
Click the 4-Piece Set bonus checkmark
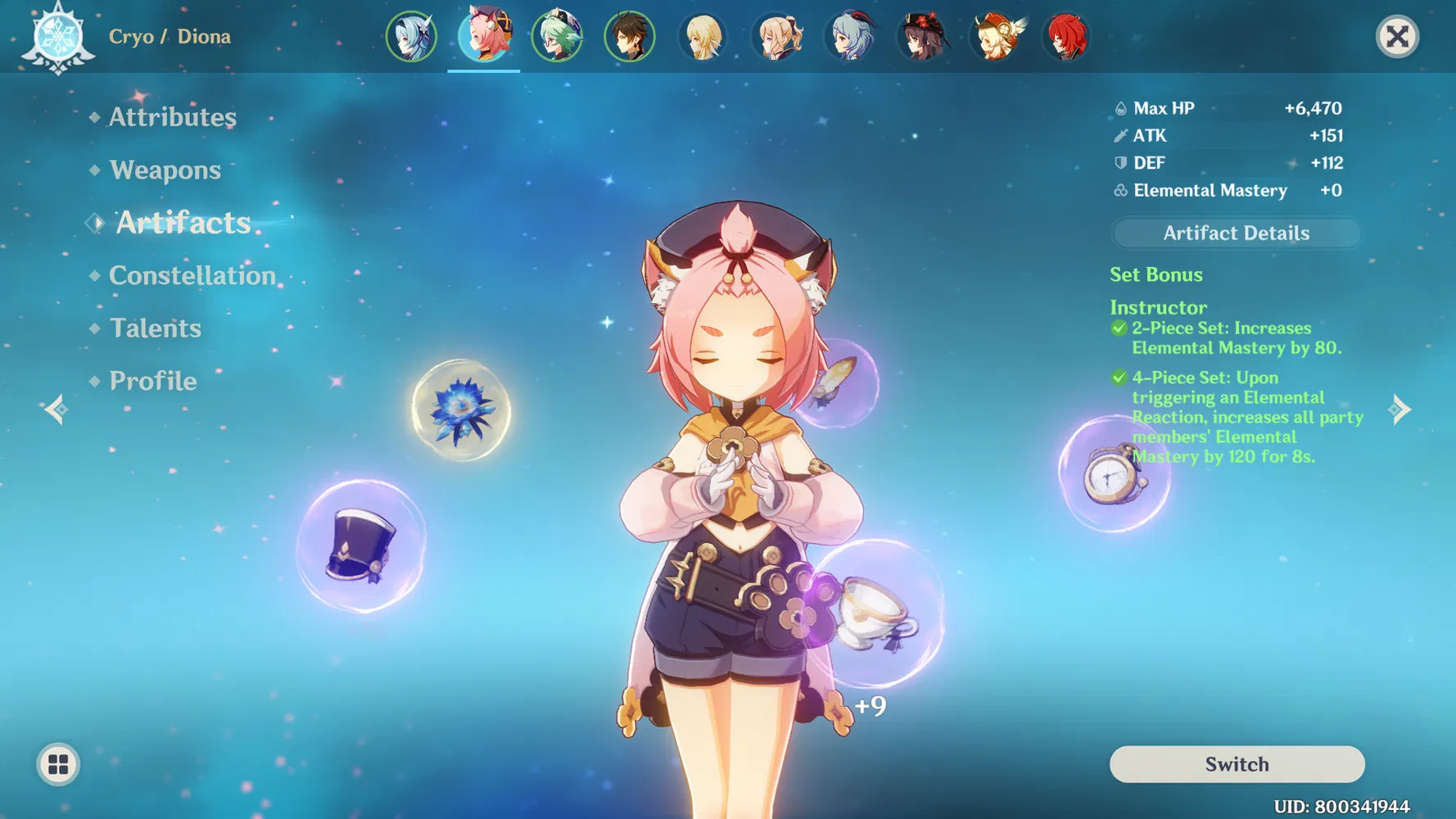click(x=1119, y=378)
